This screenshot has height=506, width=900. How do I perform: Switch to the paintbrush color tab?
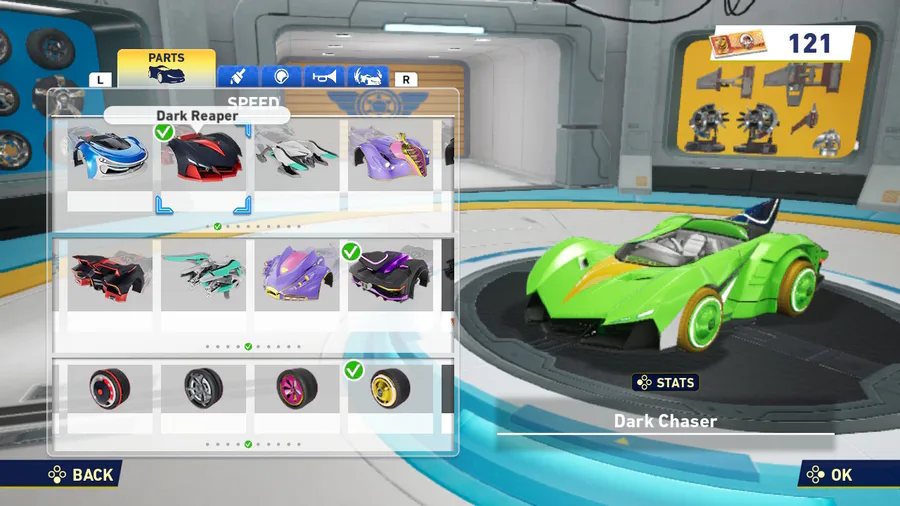[238, 77]
